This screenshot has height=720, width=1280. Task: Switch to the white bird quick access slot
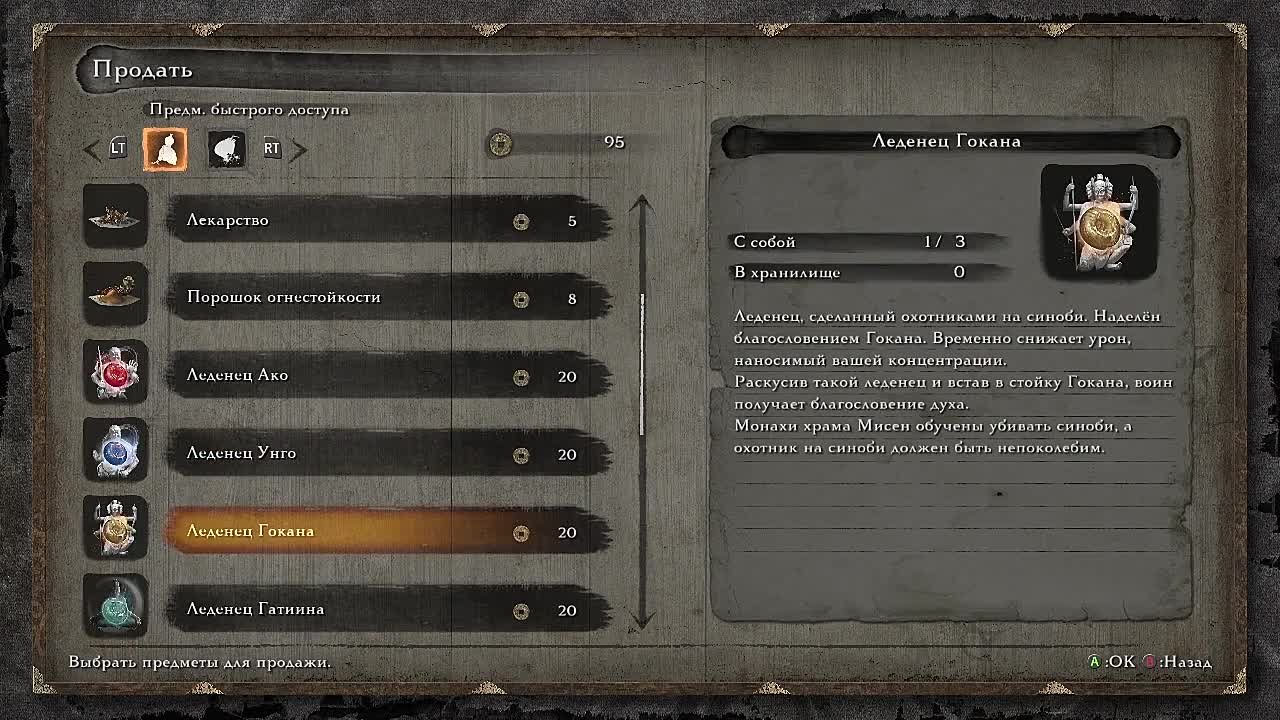coord(226,149)
